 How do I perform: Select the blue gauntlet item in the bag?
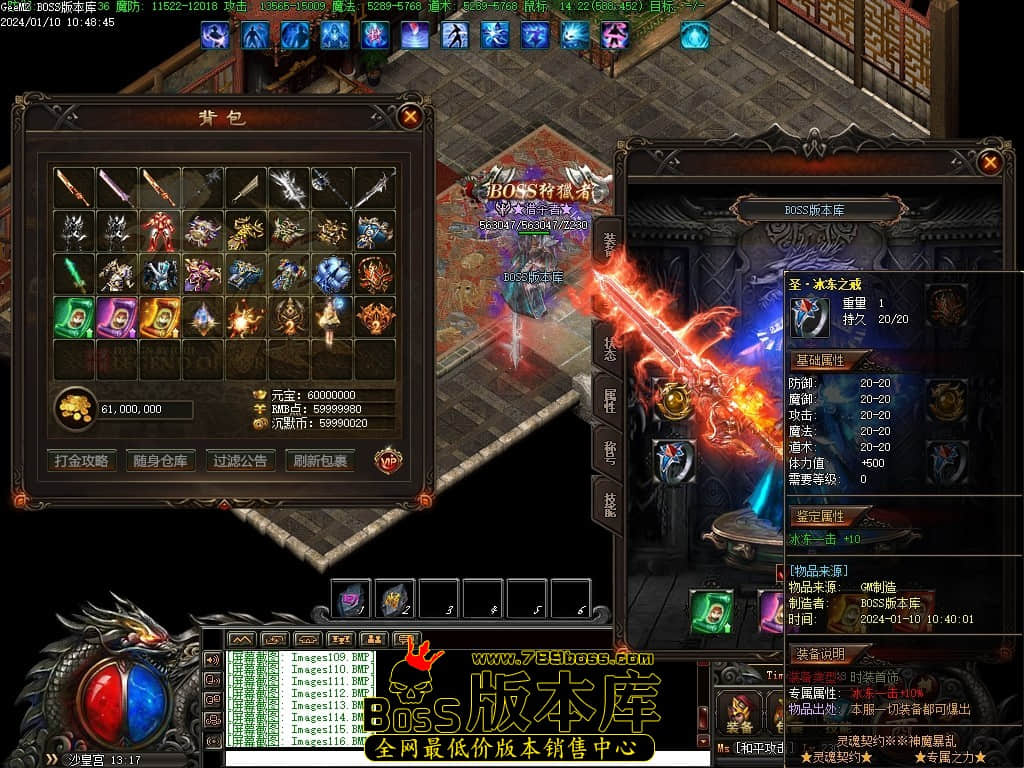click(332, 274)
